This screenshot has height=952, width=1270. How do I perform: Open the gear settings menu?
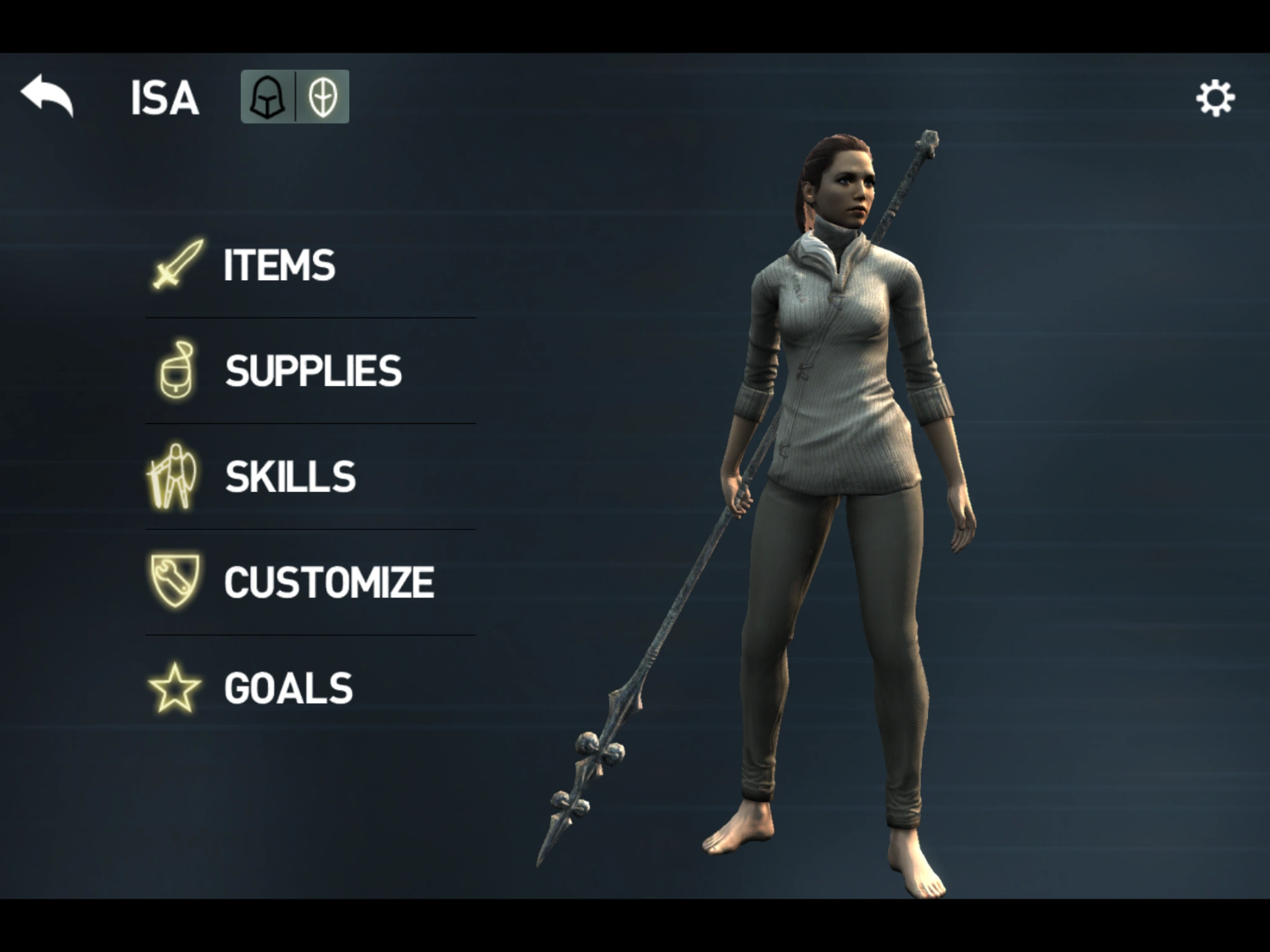[1215, 98]
